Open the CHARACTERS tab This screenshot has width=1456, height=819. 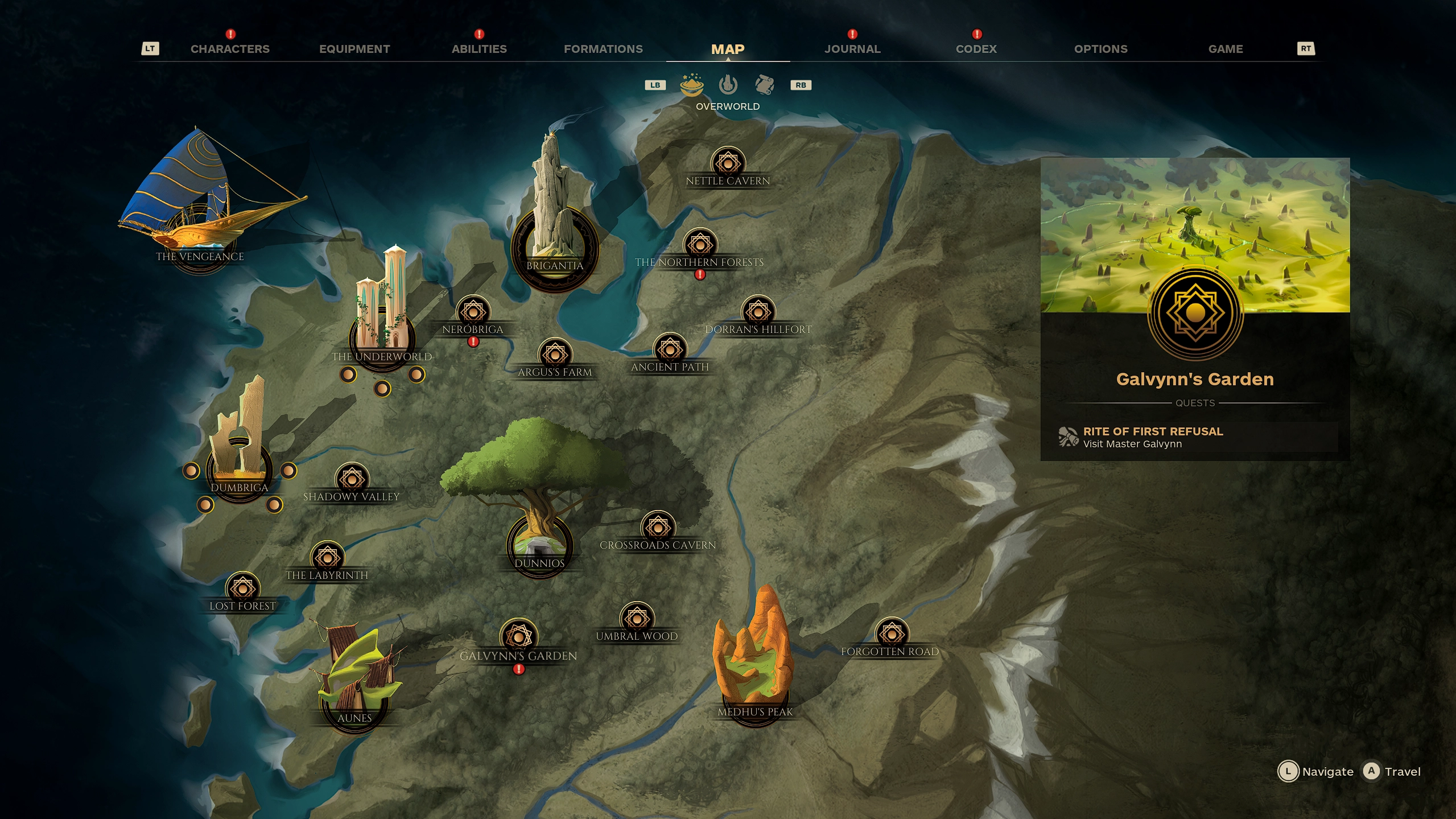(230, 49)
